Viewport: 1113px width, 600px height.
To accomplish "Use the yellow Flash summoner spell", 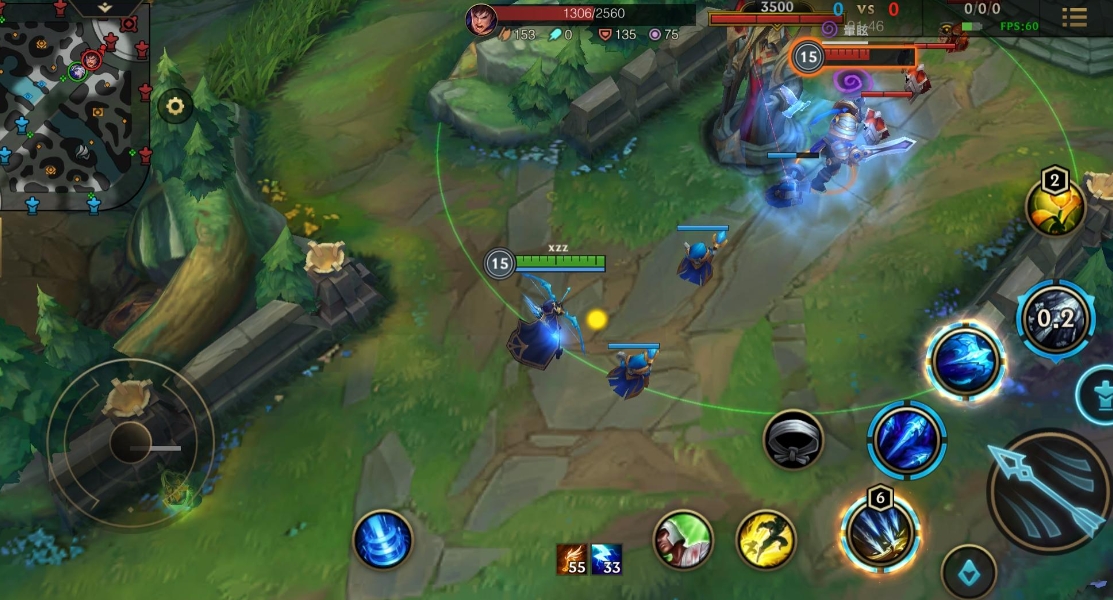I will click(x=766, y=539).
